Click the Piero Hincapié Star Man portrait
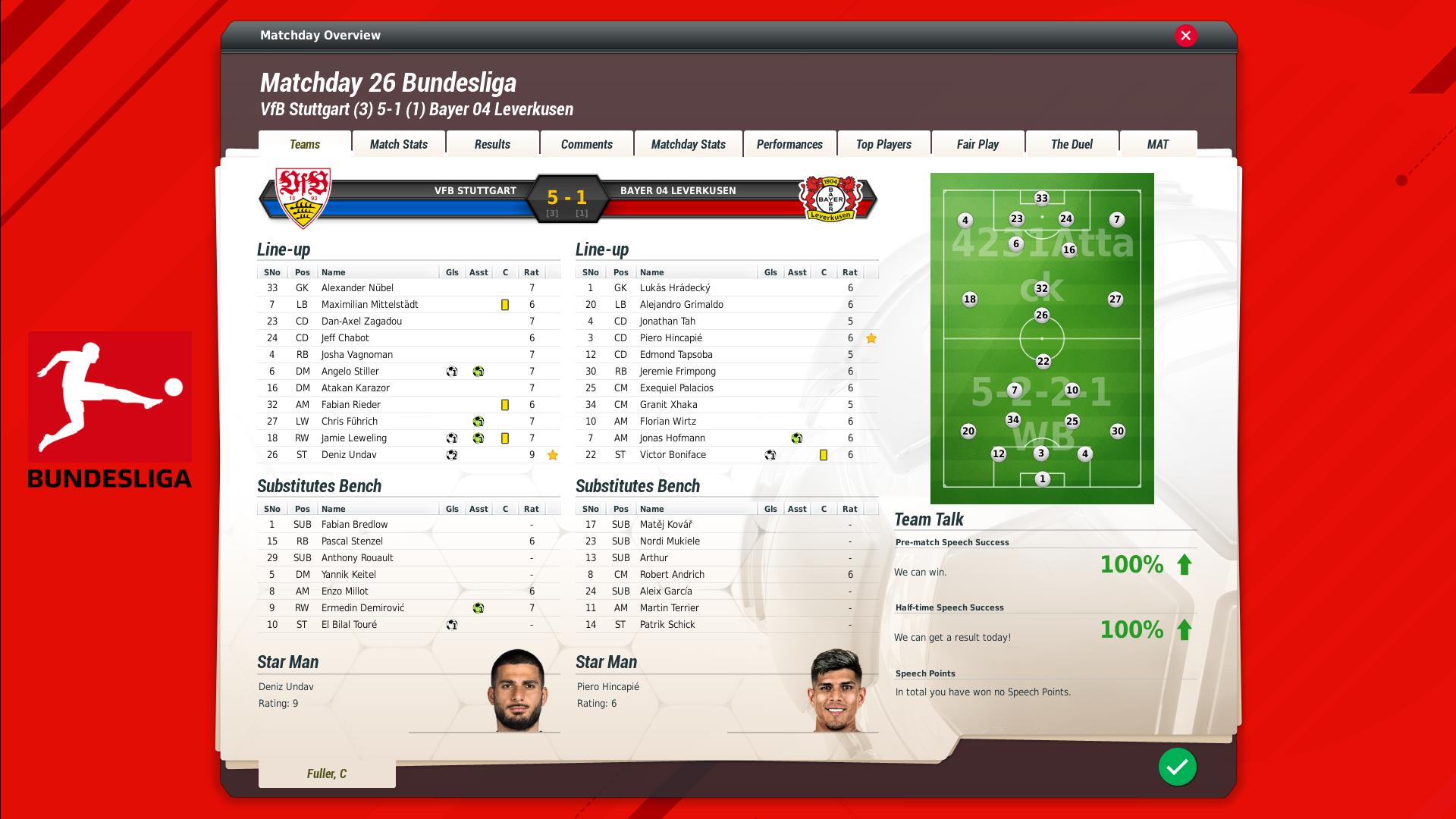 [x=836, y=691]
